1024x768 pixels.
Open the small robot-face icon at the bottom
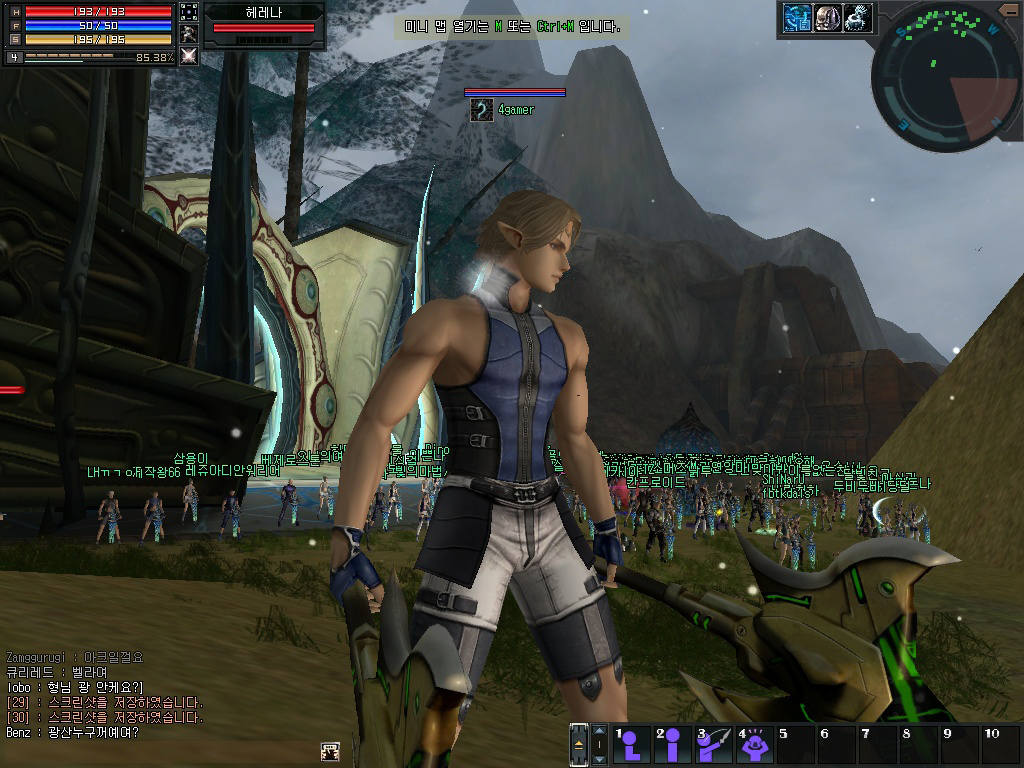[328, 751]
